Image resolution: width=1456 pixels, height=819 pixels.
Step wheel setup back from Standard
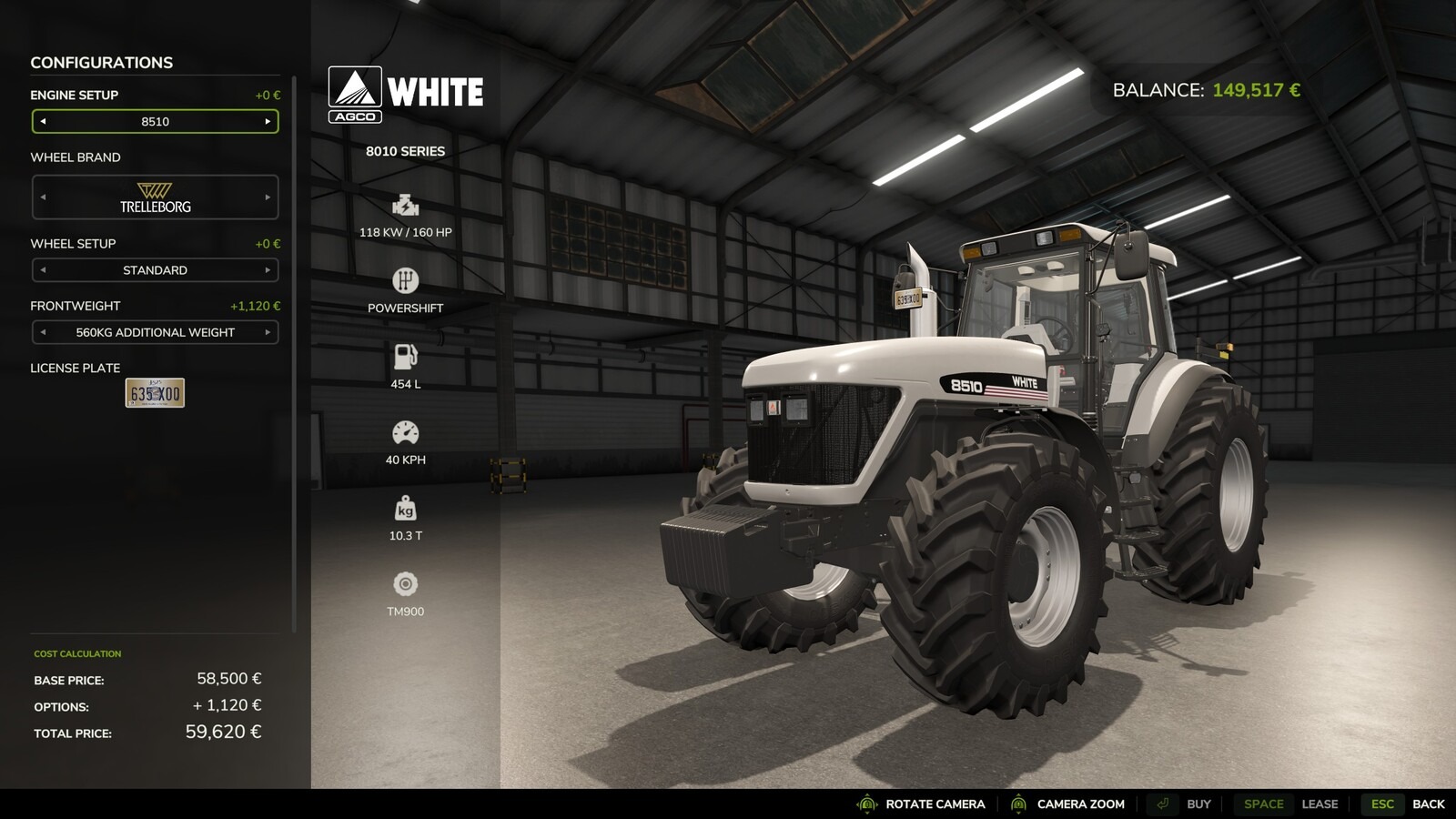coord(43,270)
